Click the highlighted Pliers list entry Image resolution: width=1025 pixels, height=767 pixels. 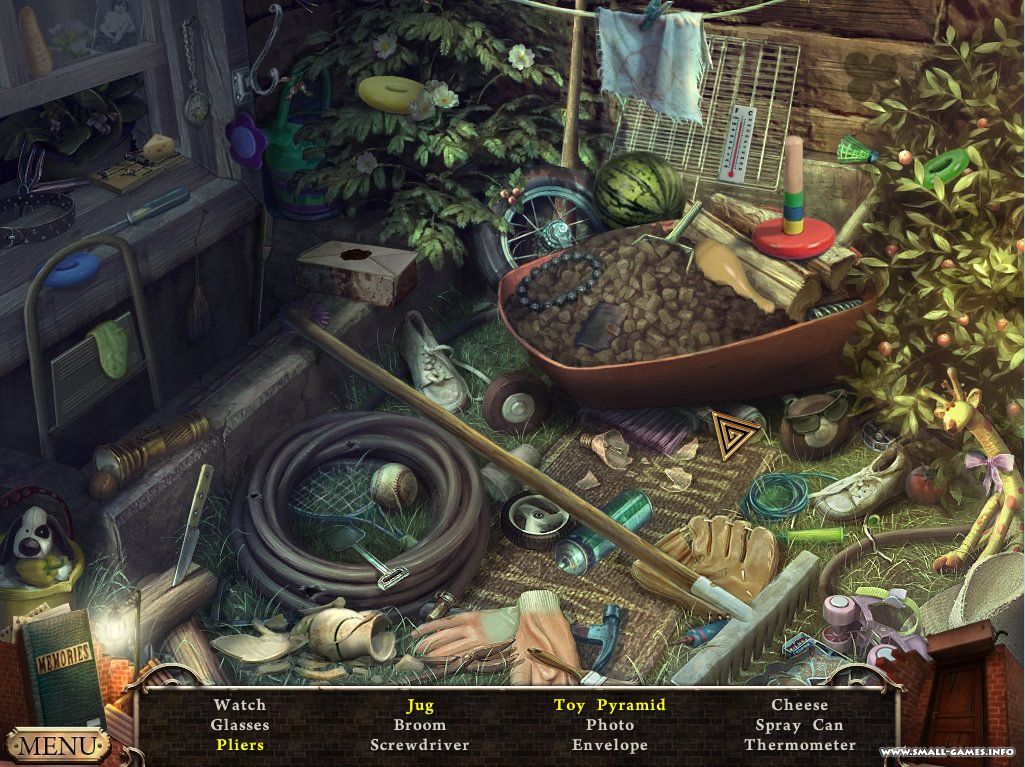coord(239,745)
